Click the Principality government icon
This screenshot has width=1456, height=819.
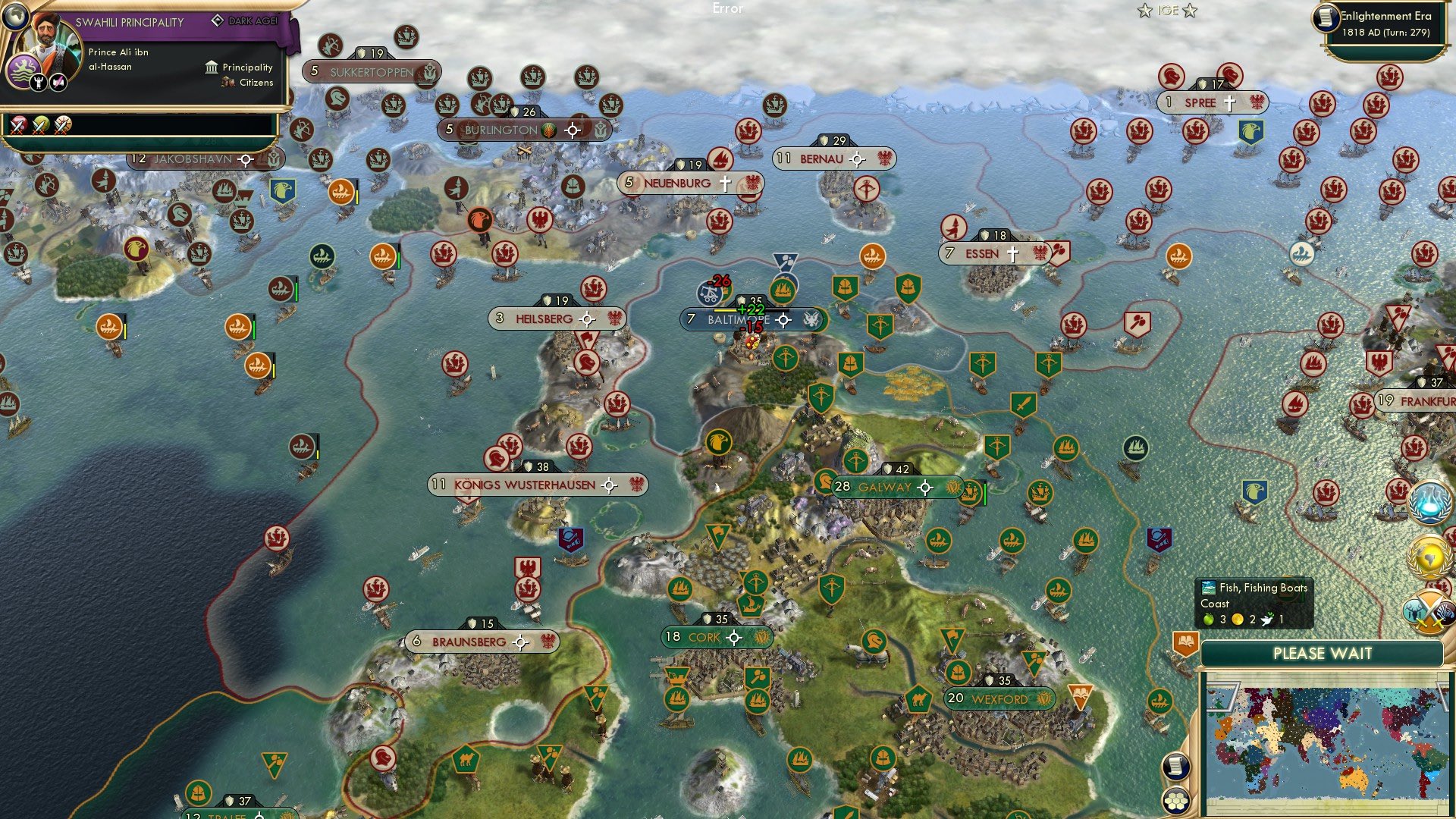pos(211,67)
